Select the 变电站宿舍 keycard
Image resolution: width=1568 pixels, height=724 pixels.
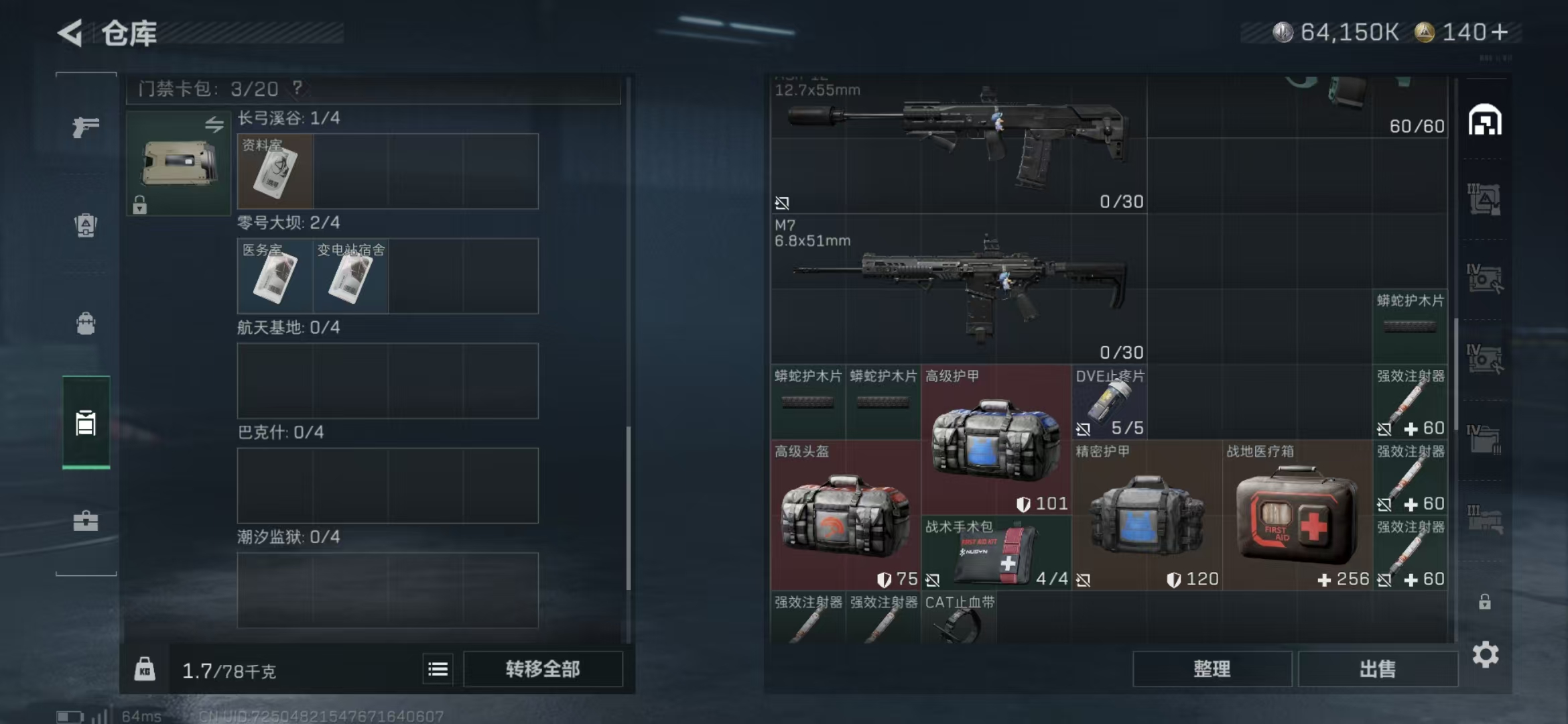click(350, 276)
